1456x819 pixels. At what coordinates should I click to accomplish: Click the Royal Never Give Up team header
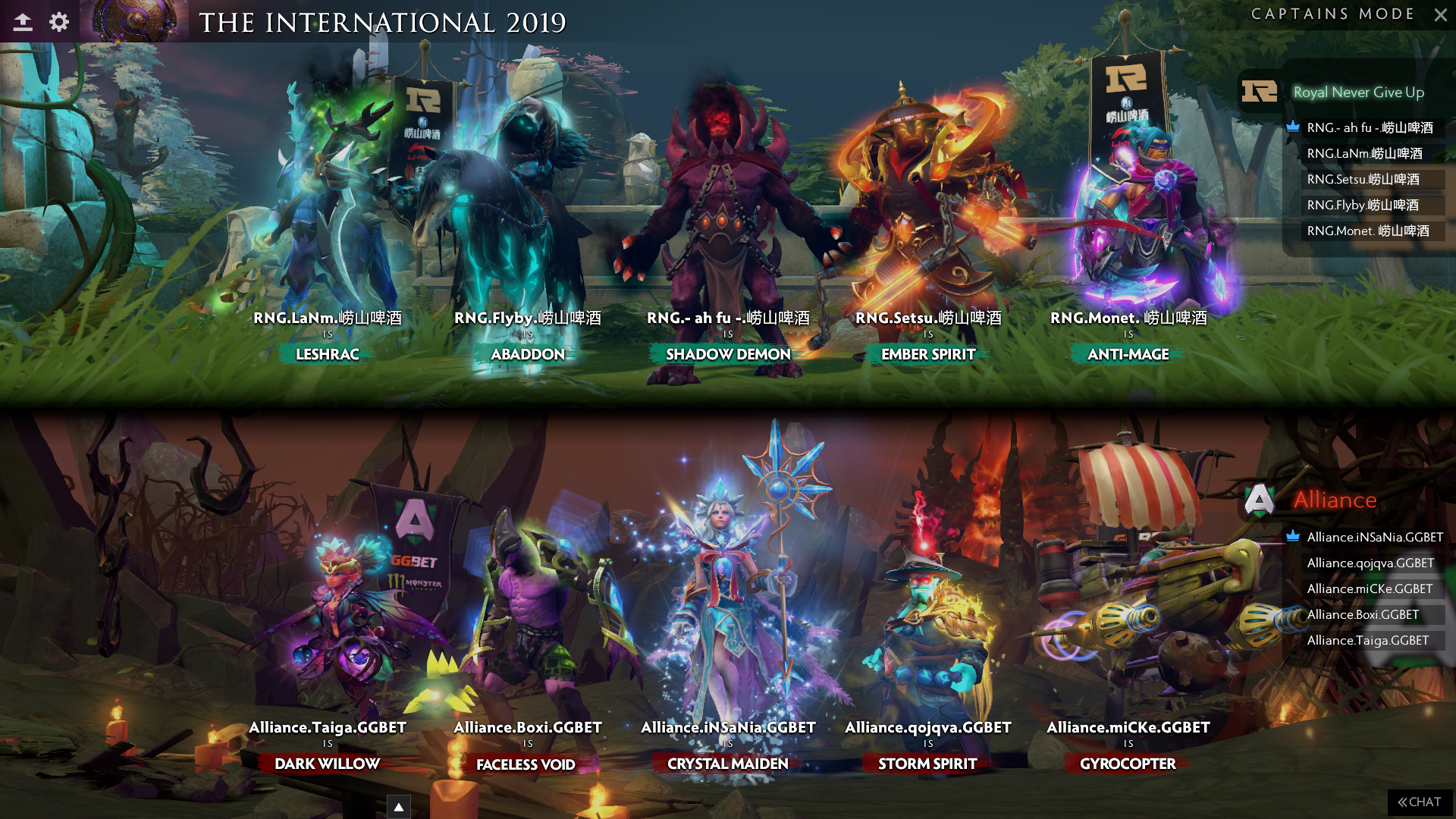click(1358, 92)
